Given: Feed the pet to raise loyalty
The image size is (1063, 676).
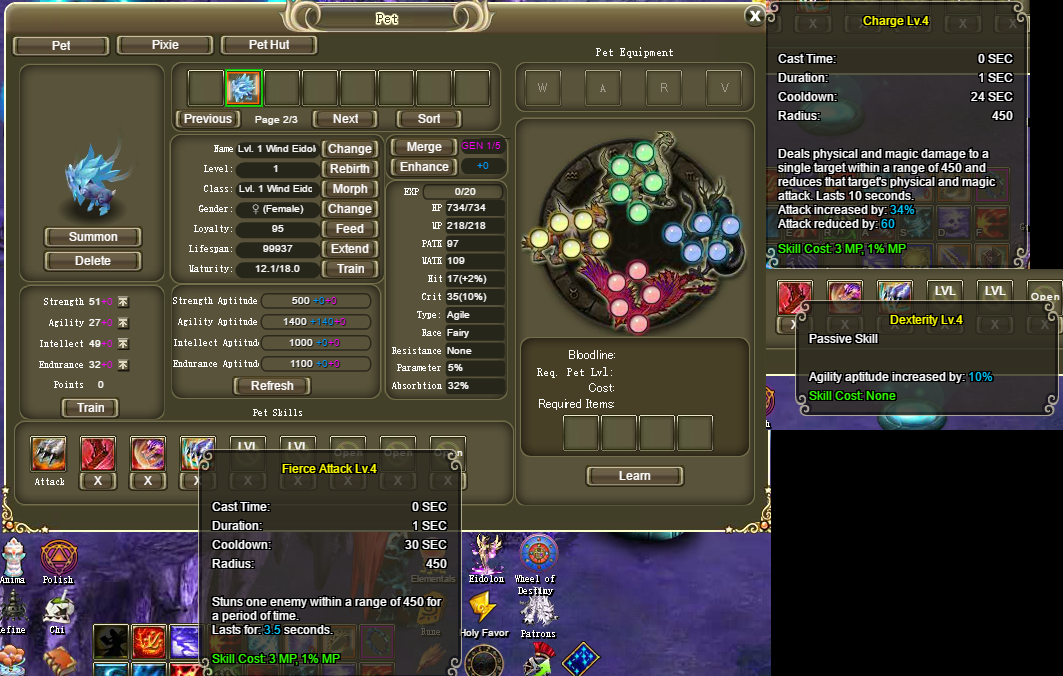Looking at the screenshot, I should (350, 229).
